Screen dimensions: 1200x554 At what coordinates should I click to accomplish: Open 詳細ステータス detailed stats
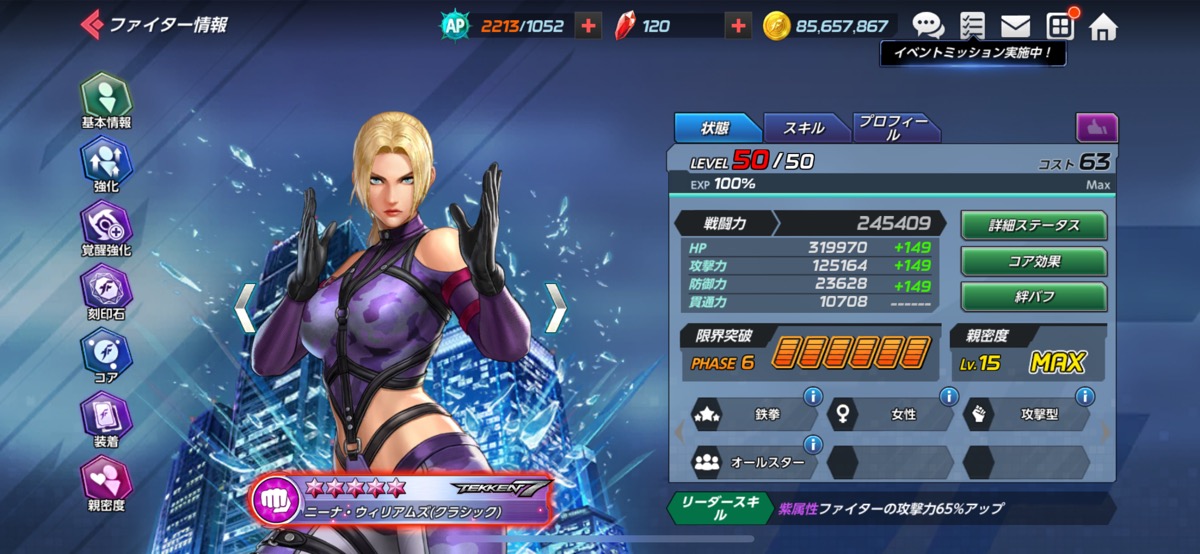[1034, 225]
